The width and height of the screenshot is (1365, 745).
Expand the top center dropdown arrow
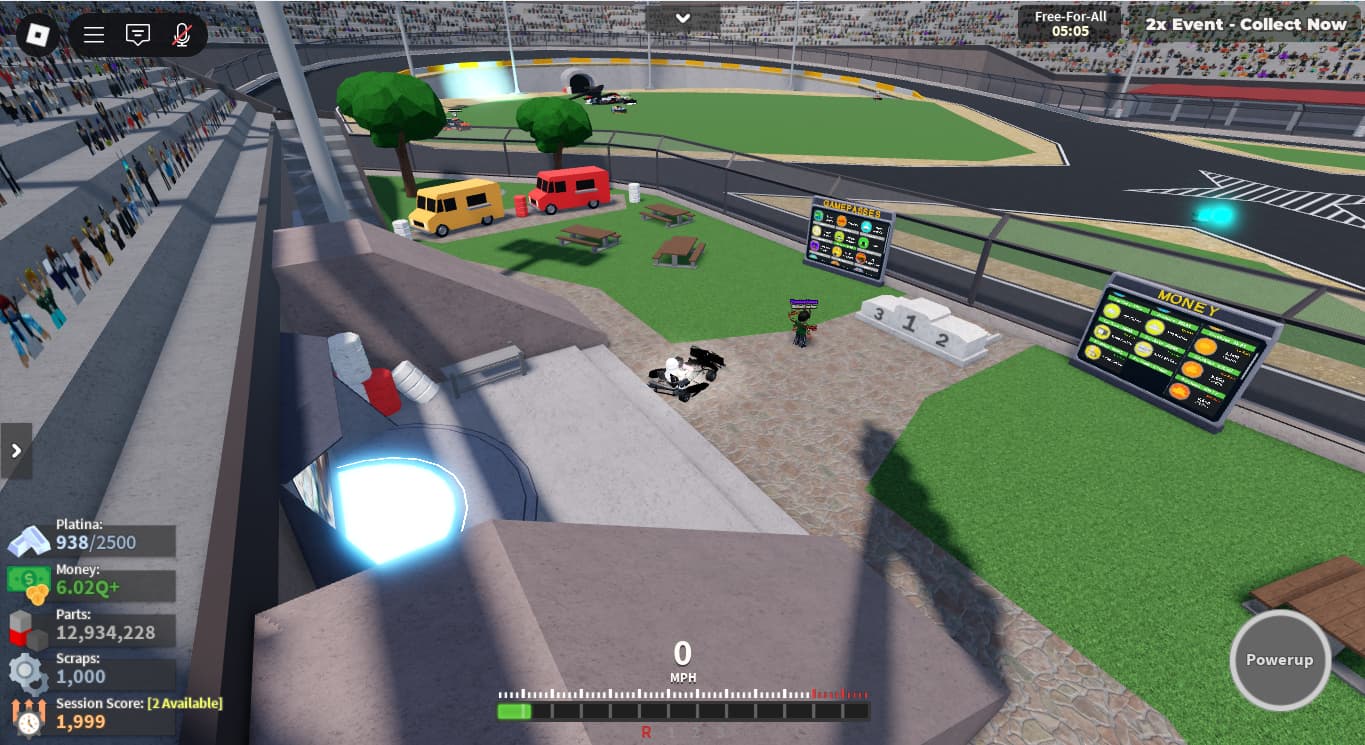683,18
